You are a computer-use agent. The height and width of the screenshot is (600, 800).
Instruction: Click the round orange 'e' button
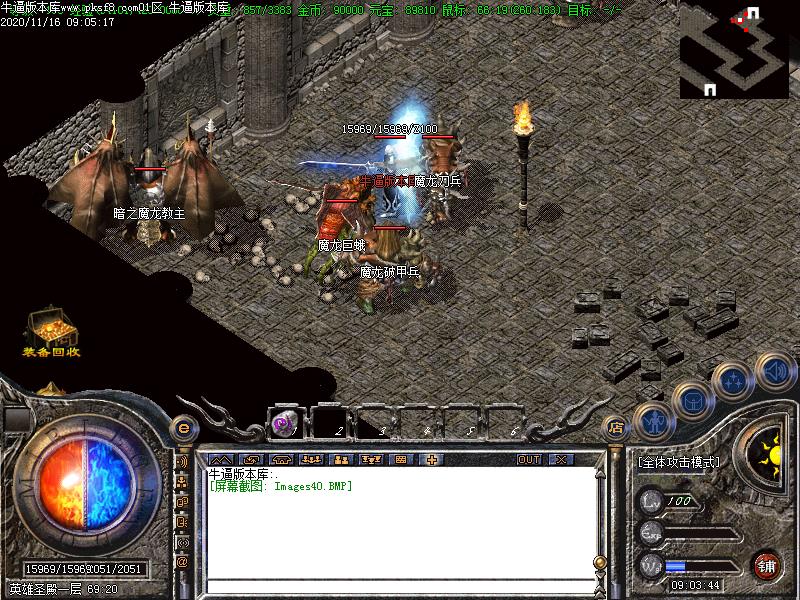183,428
